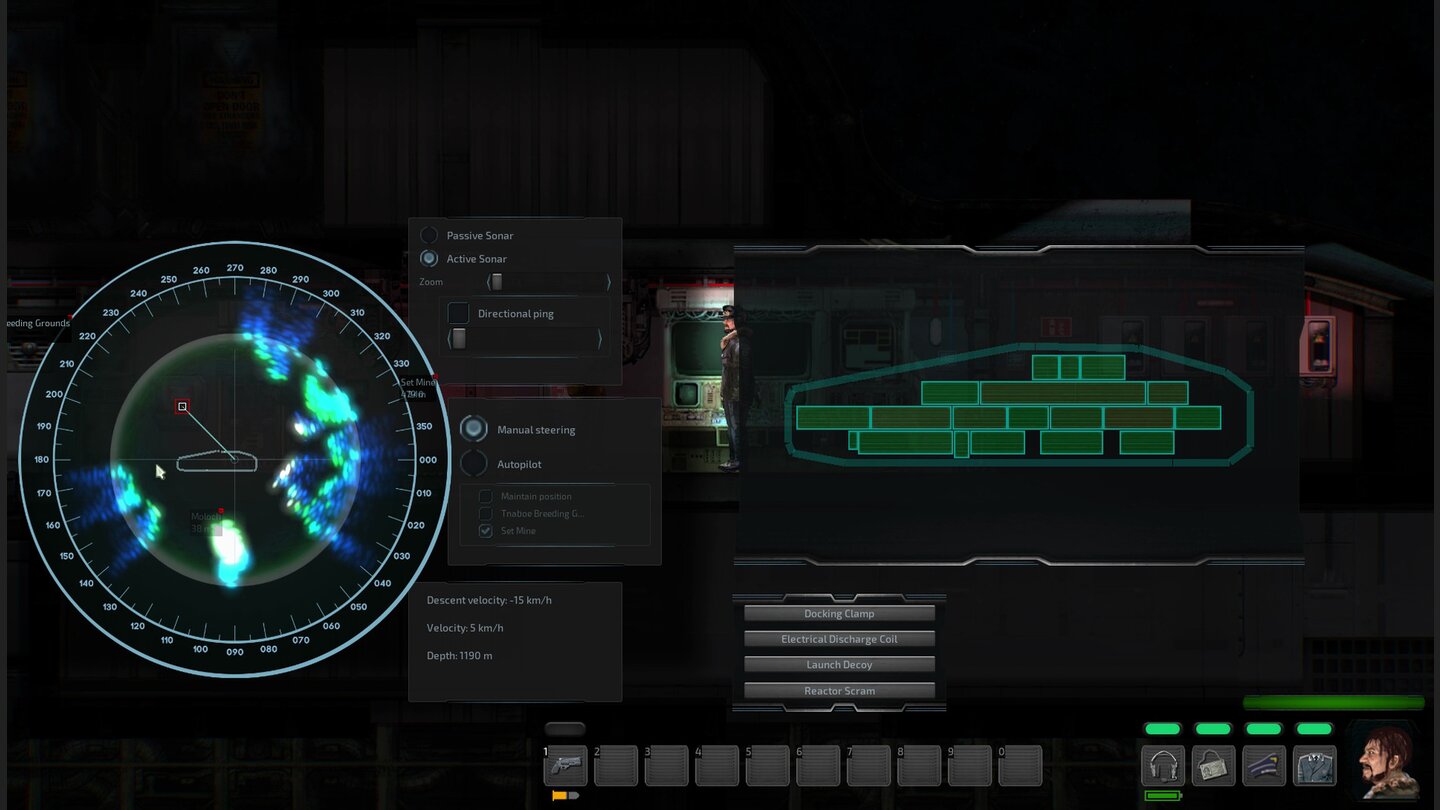This screenshot has height=810, width=1440.
Task: Trigger the Reactor Scram
Action: pyautogui.click(x=838, y=690)
